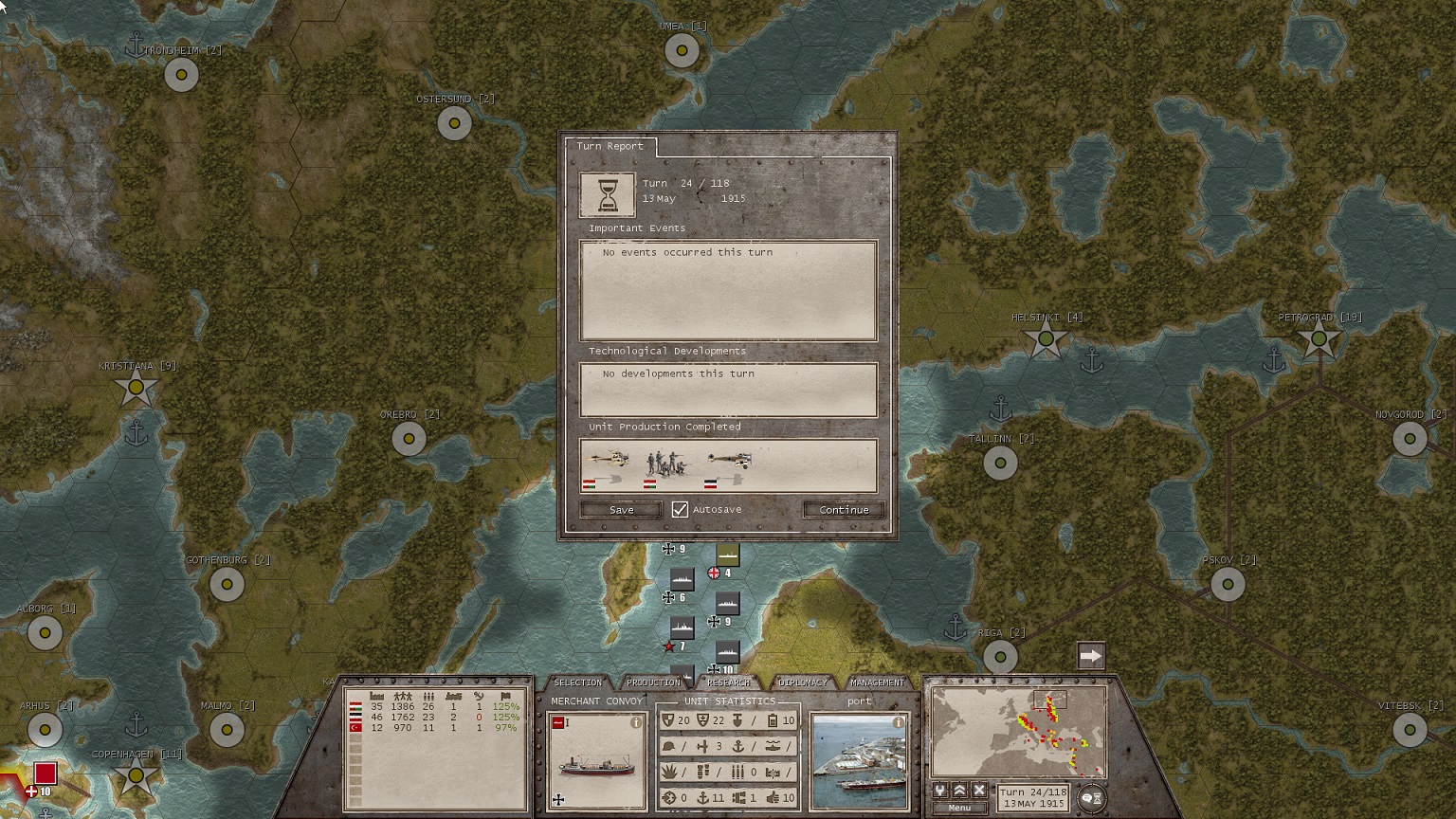Click the X icon to hide the minimap panel
This screenshot has width=1456, height=819.
coord(979,791)
